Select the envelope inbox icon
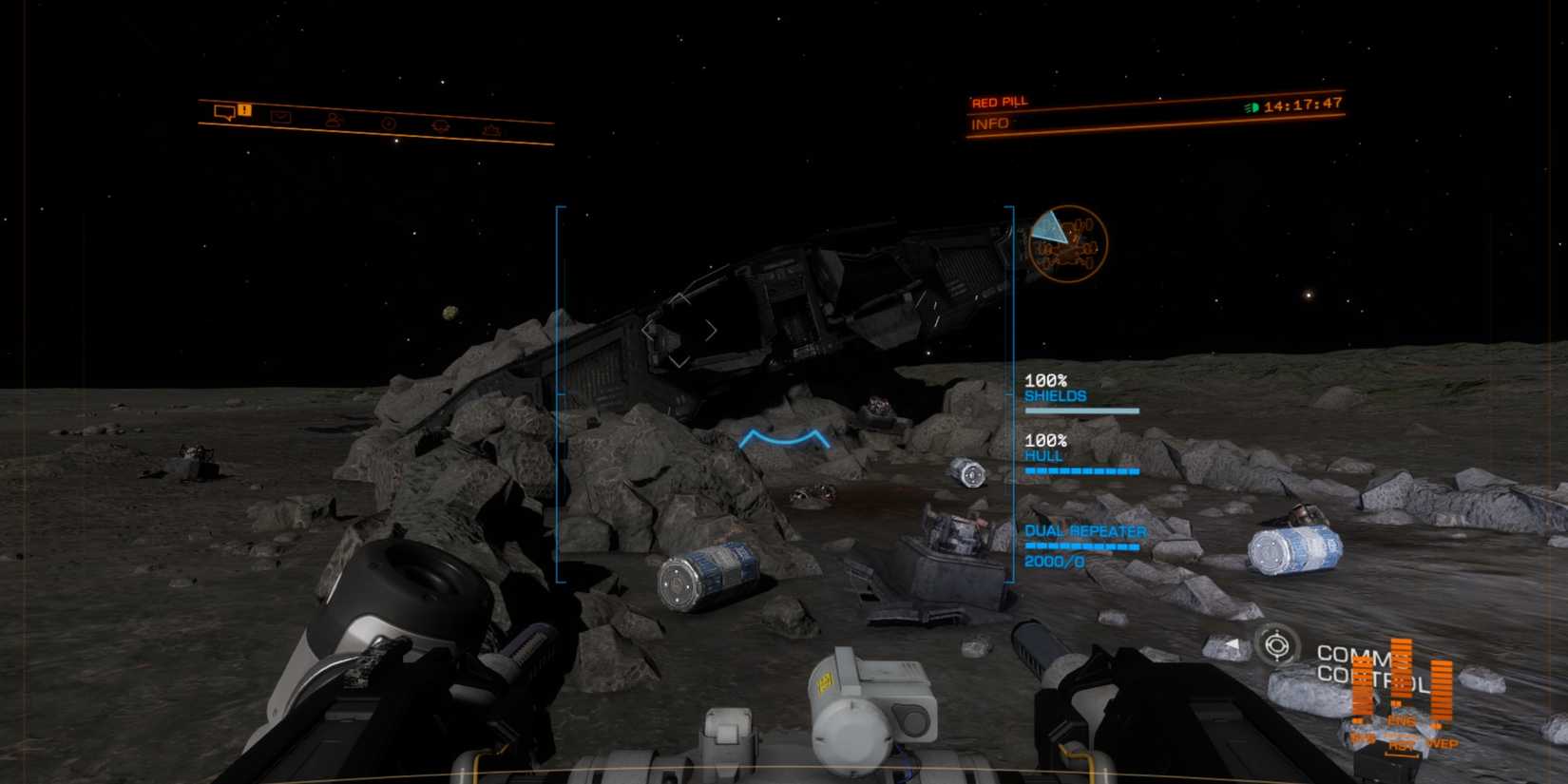 pos(281,117)
